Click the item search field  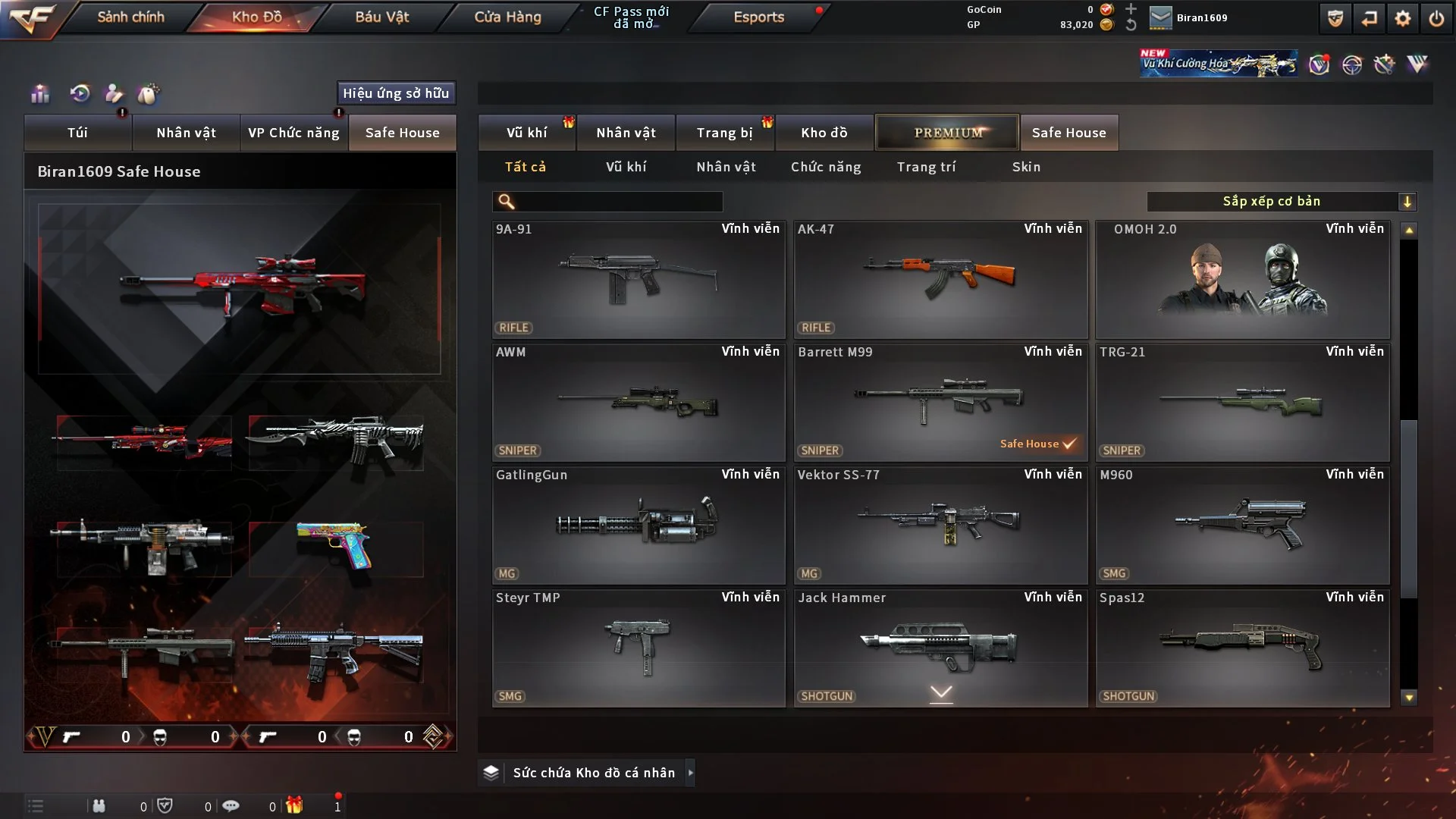(x=618, y=202)
